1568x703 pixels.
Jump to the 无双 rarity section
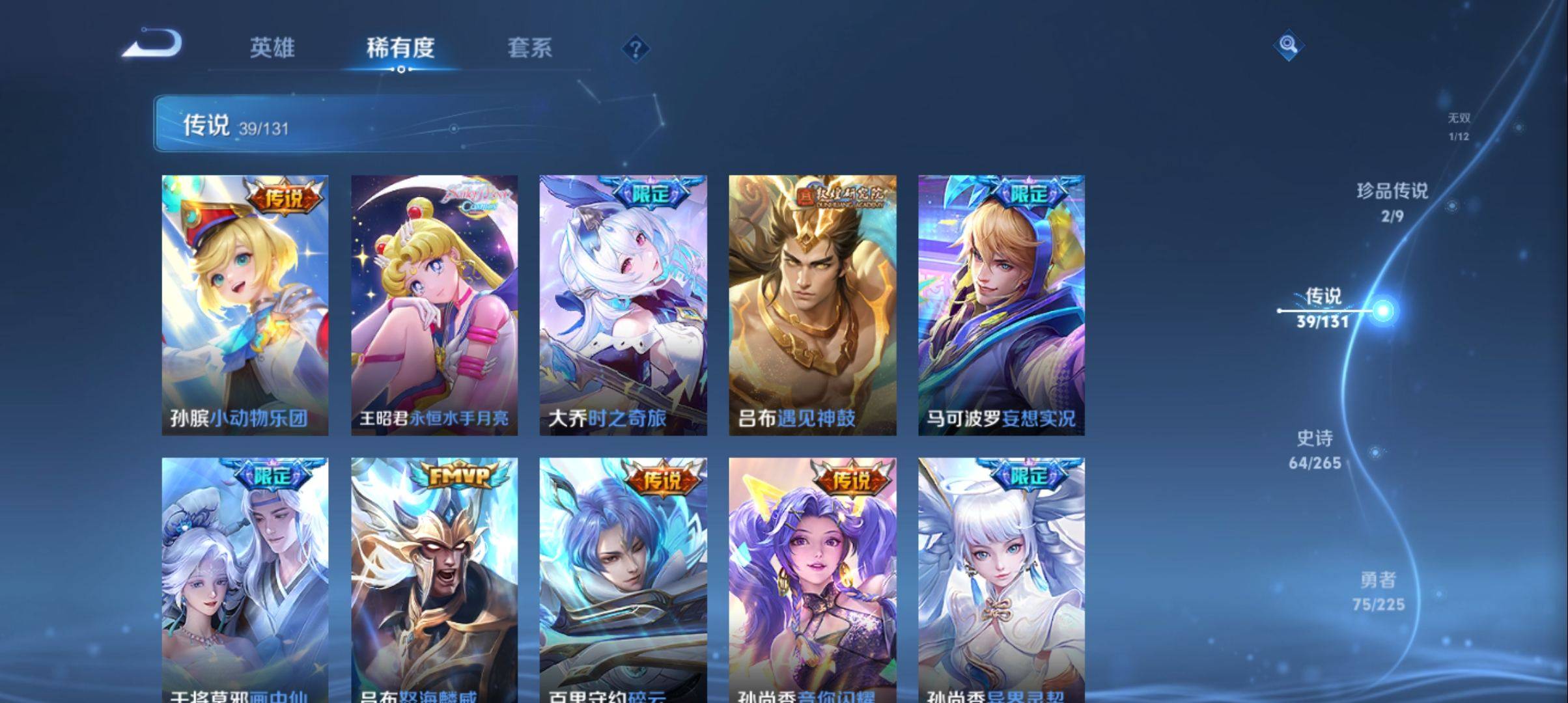coord(1459,126)
